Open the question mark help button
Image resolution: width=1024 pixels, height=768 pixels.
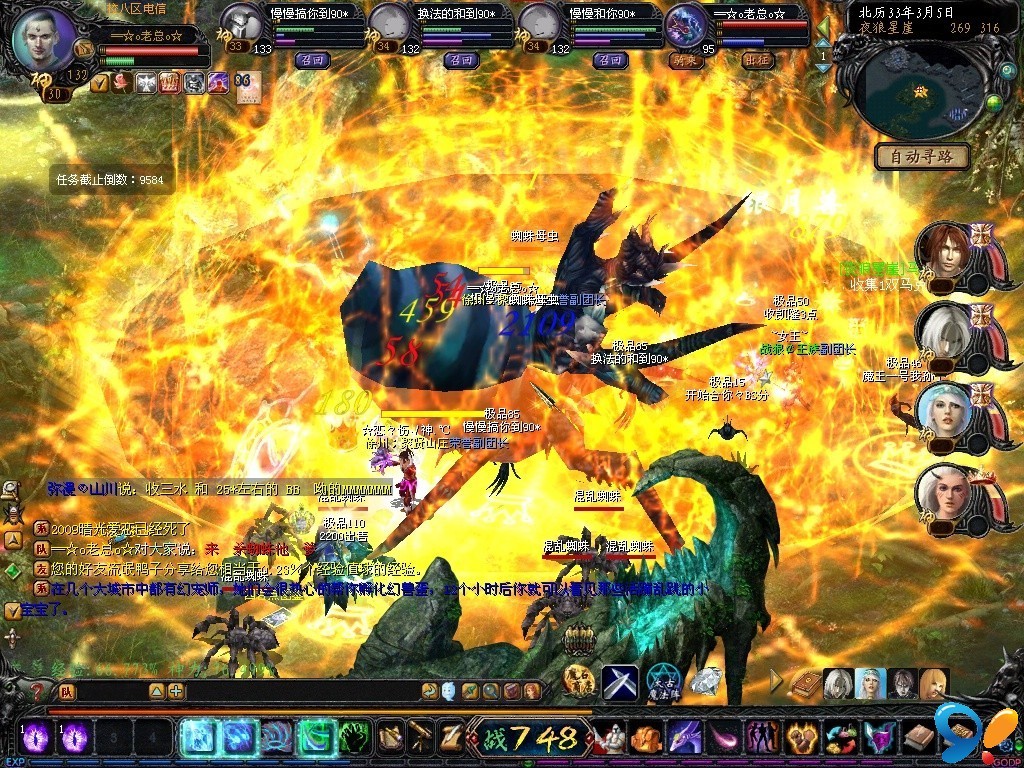click(37, 691)
